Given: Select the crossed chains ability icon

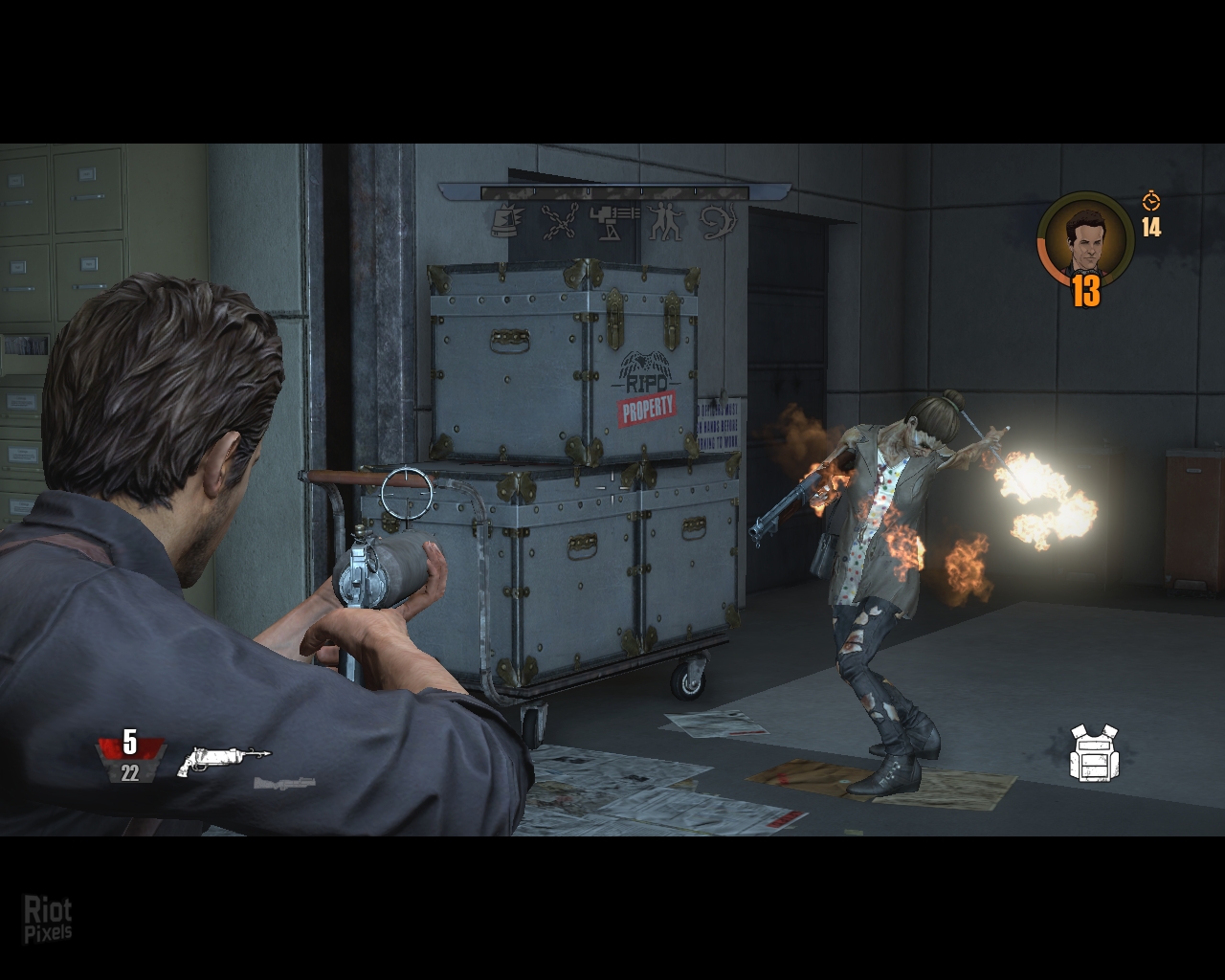Looking at the screenshot, I should tap(558, 222).
